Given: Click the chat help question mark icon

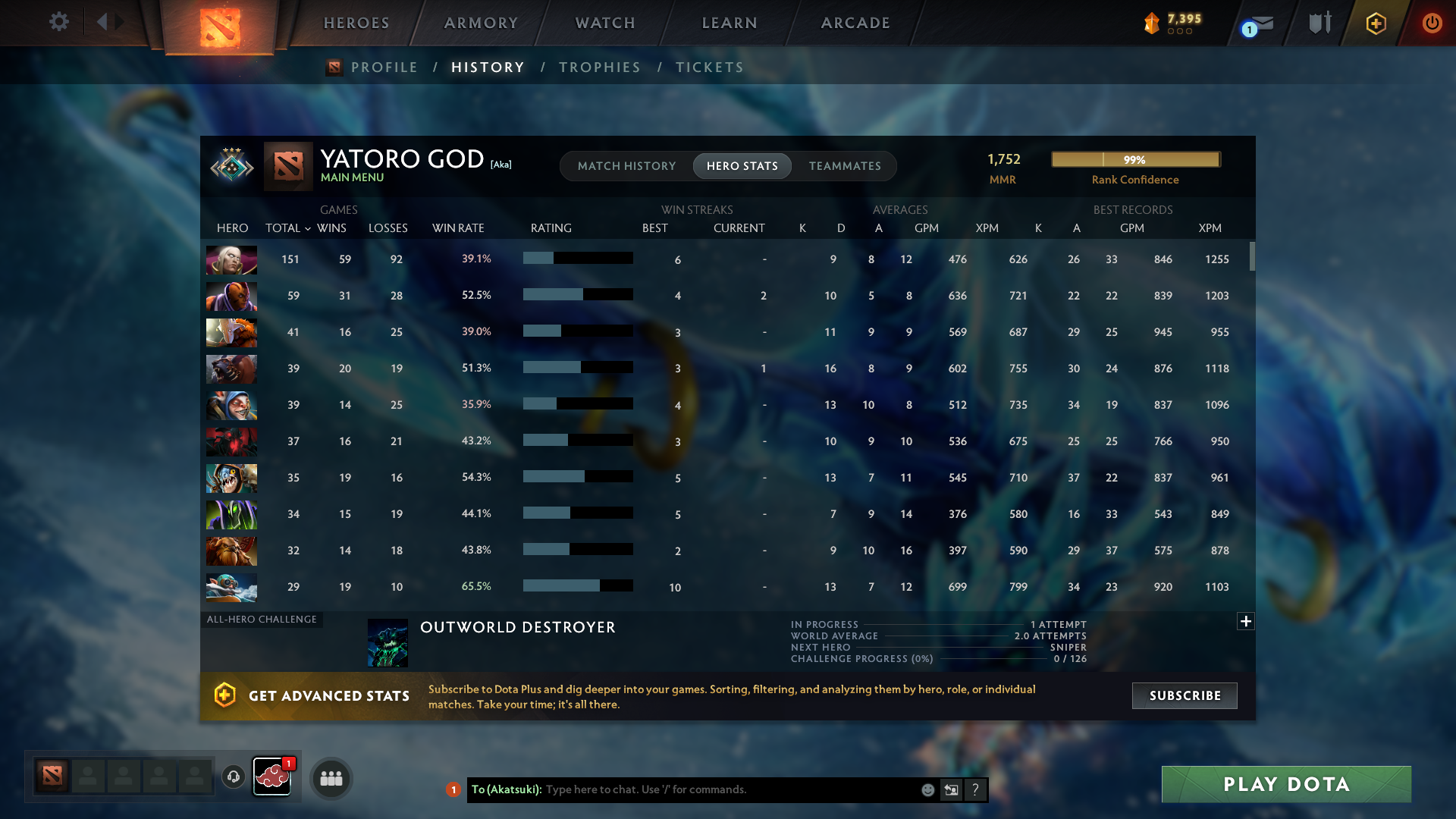Looking at the screenshot, I should (x=976, y=789).
